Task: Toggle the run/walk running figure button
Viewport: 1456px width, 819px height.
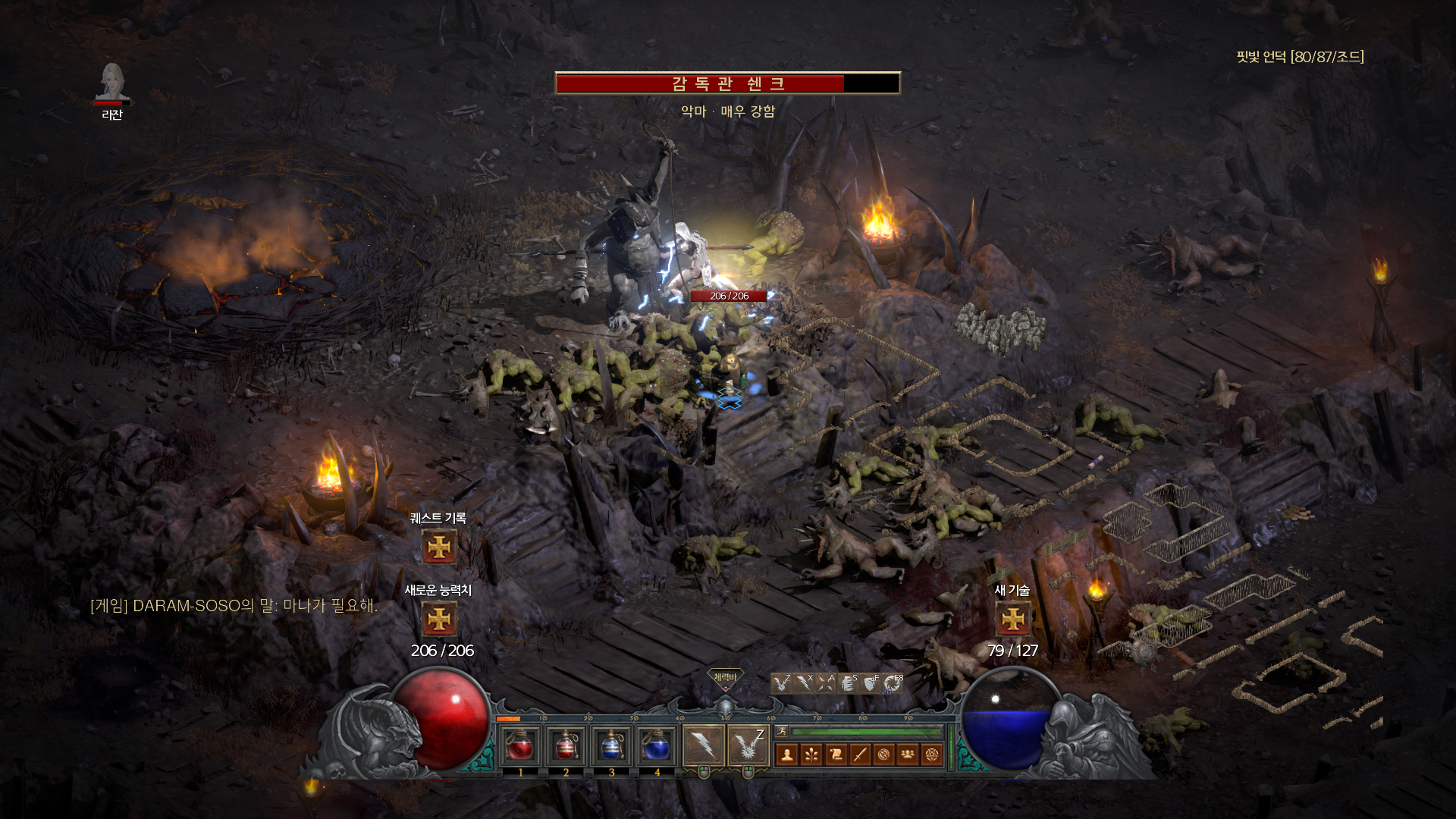Action: point(782,731)
